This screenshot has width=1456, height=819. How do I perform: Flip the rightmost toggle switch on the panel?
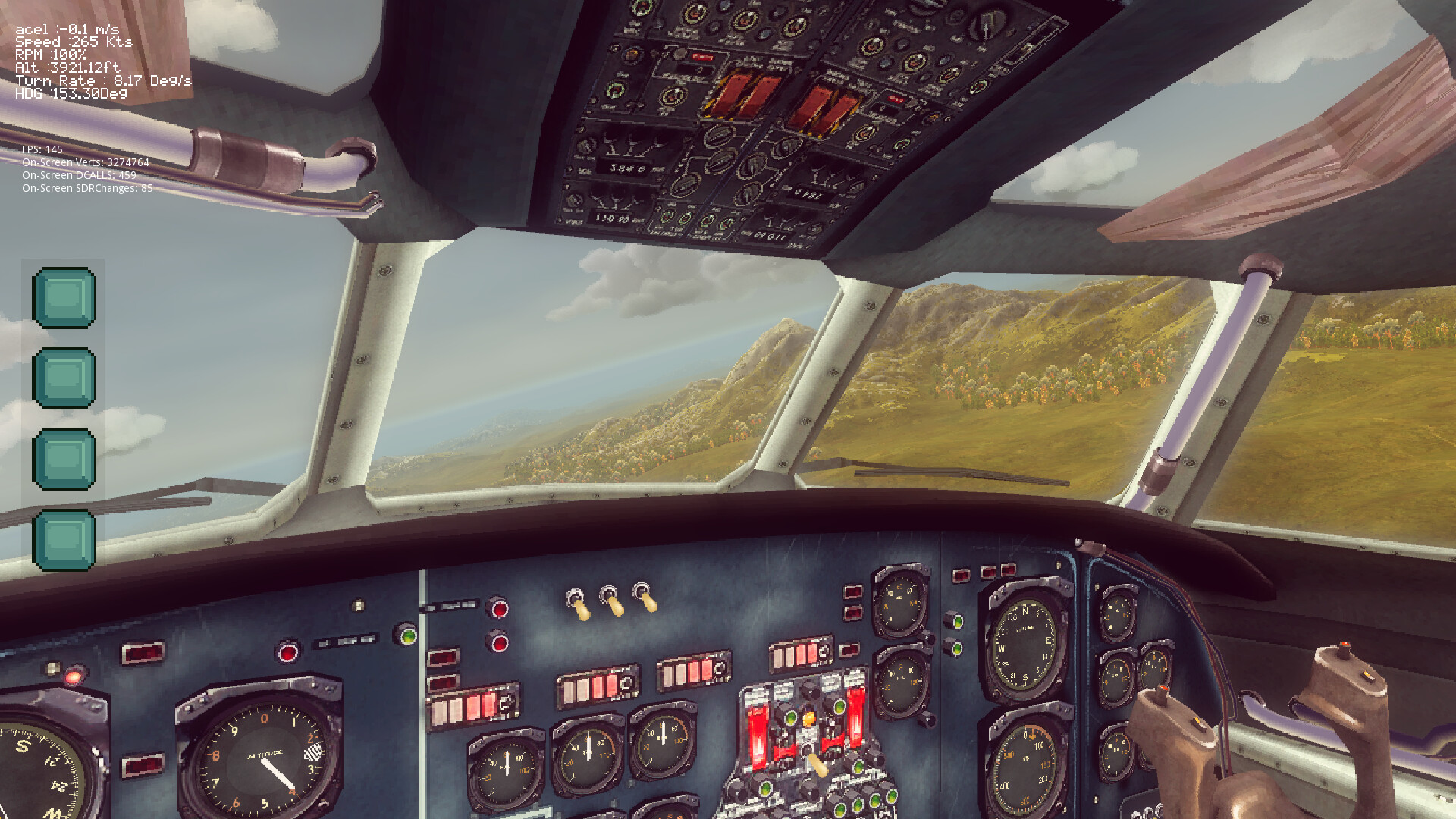tap(643, 599)
